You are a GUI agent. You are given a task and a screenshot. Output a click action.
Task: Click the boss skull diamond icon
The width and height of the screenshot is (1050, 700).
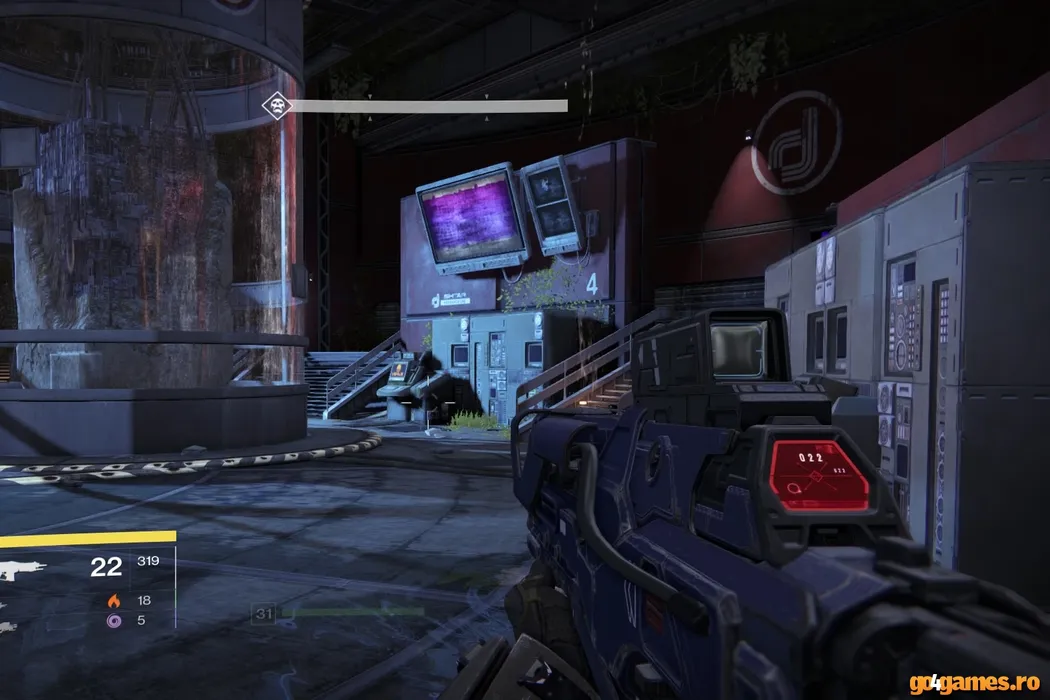[x=275, y=105]
